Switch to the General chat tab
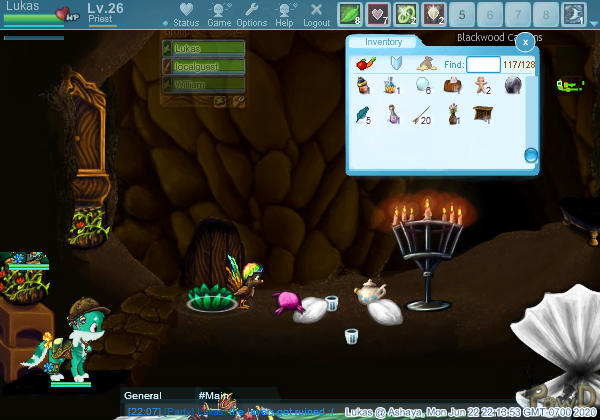 tap(142, 396)
